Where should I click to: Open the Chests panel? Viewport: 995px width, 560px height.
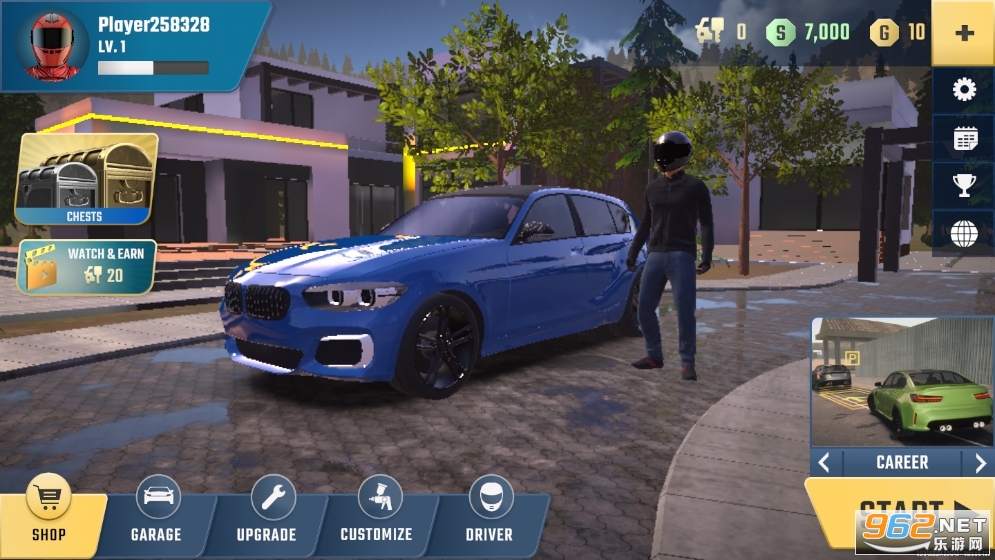point(86,178)
